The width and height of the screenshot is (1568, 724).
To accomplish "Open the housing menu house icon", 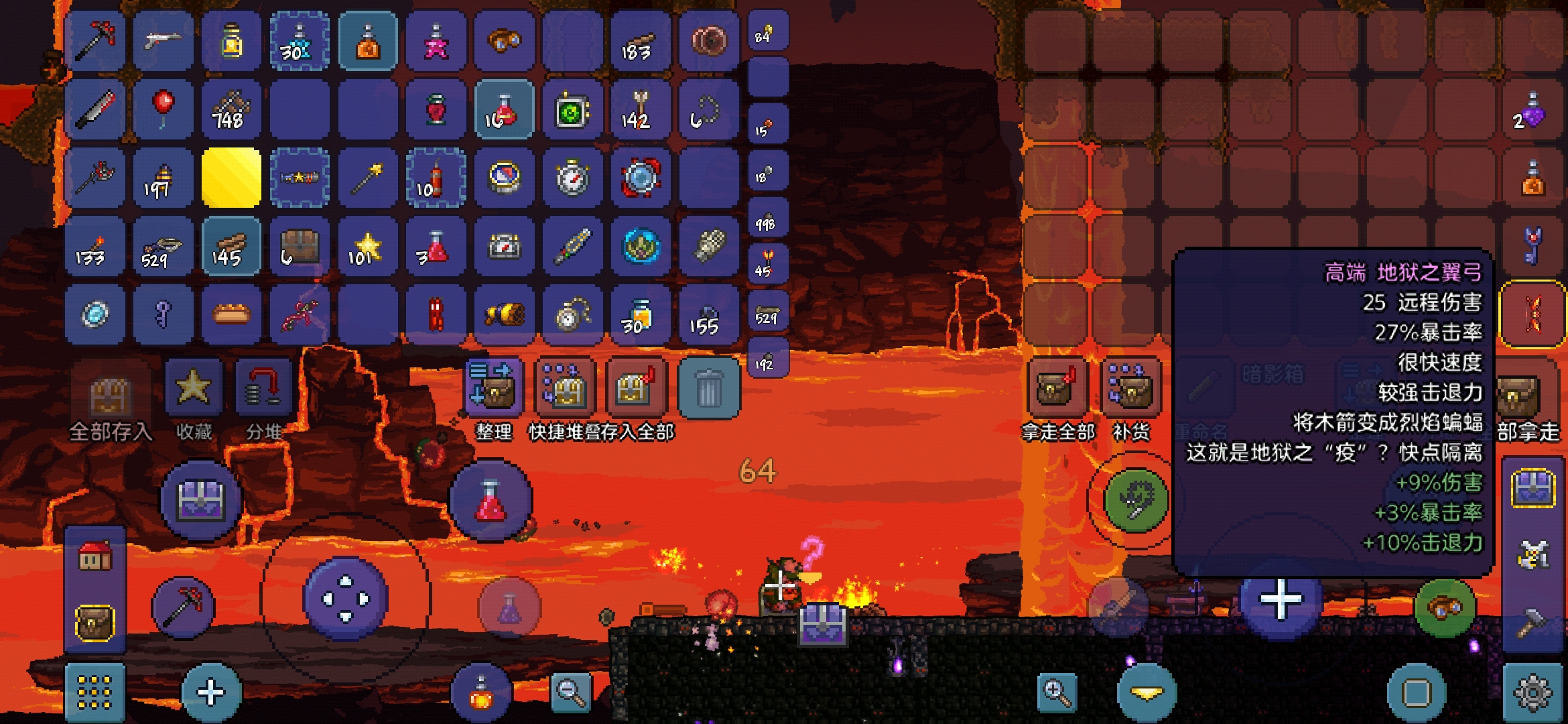I will pos(95,556).
